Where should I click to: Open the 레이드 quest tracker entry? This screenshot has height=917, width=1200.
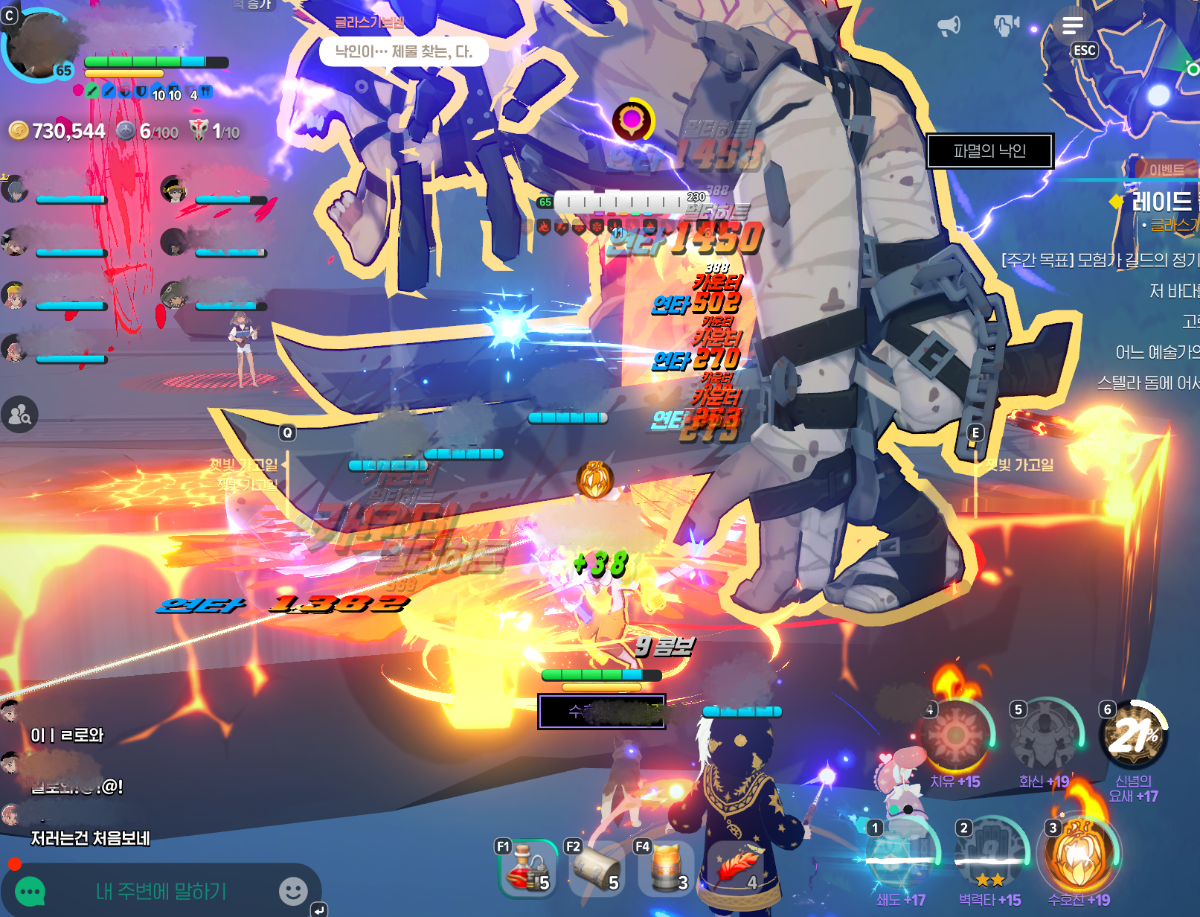click(x=1162, y=201)
